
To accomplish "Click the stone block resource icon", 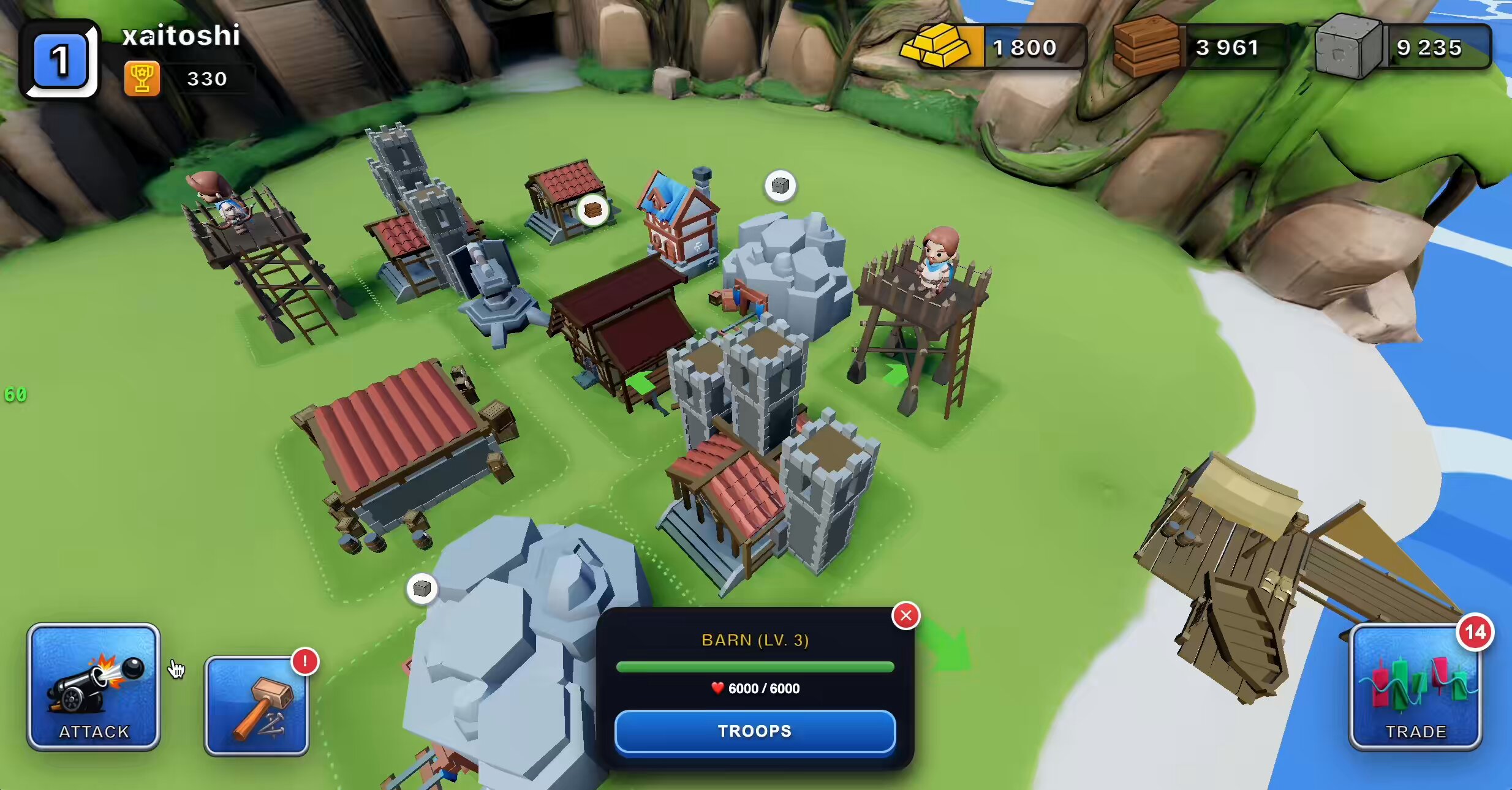I will point(1348,47).
